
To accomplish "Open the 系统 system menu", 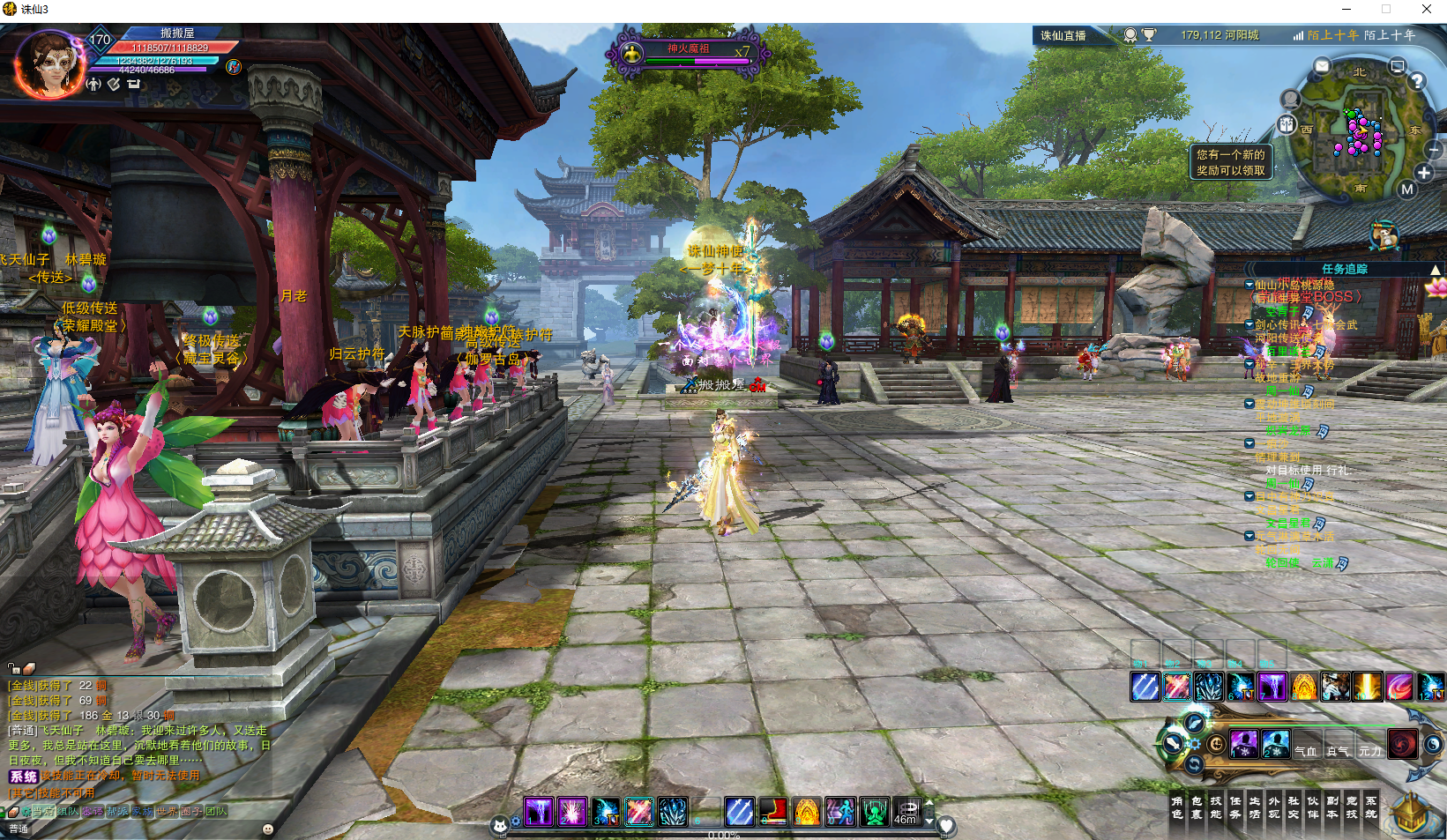I will 1371,807.
